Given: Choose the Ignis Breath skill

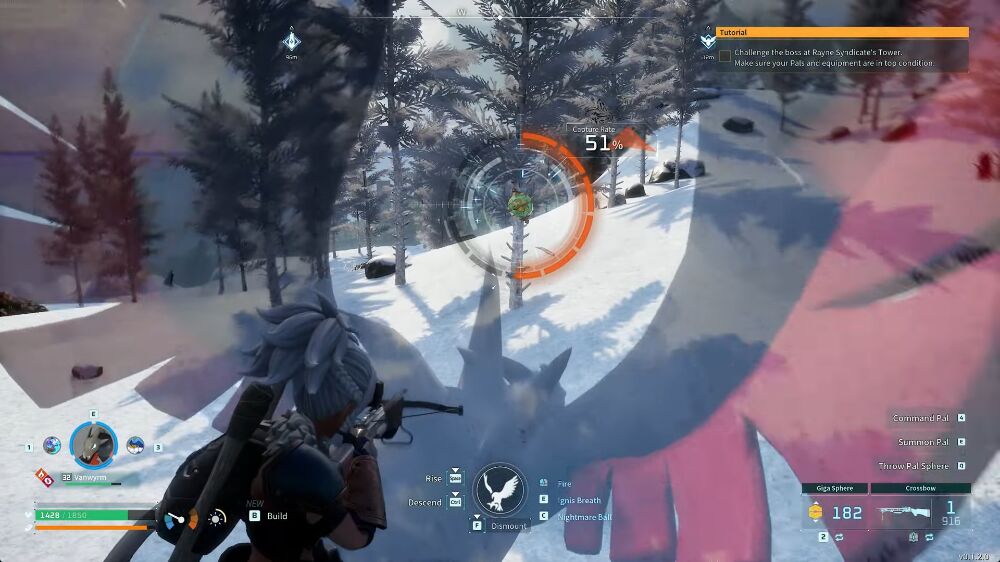Looking at the screenshot, I should click(580, 500).
